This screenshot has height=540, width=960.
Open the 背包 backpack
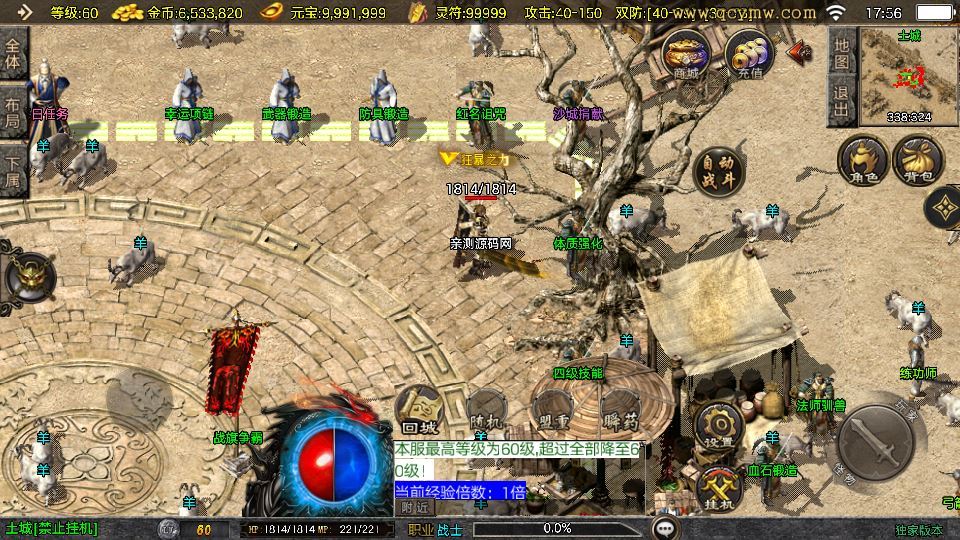tap(918, 161)
